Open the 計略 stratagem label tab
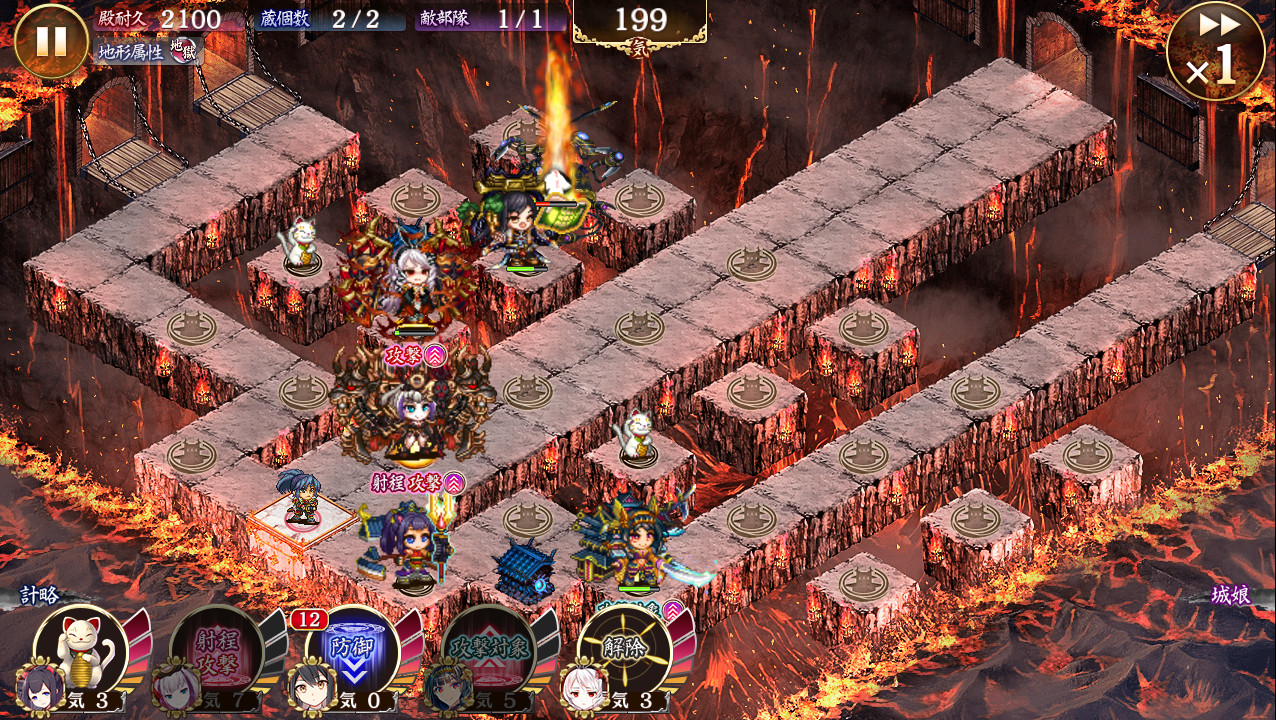The width and height of the screenshot is (1276, 720). point(40,596)
